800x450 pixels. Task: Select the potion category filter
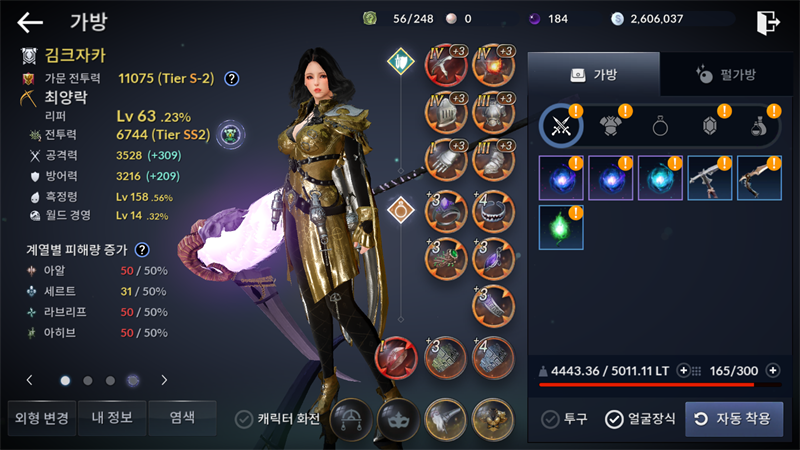point(758,126)
